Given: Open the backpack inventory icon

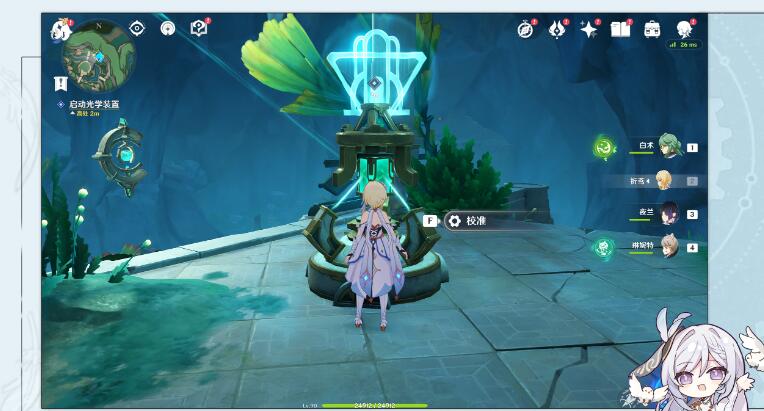Looking at the screenshot, I should pos(652,29).
